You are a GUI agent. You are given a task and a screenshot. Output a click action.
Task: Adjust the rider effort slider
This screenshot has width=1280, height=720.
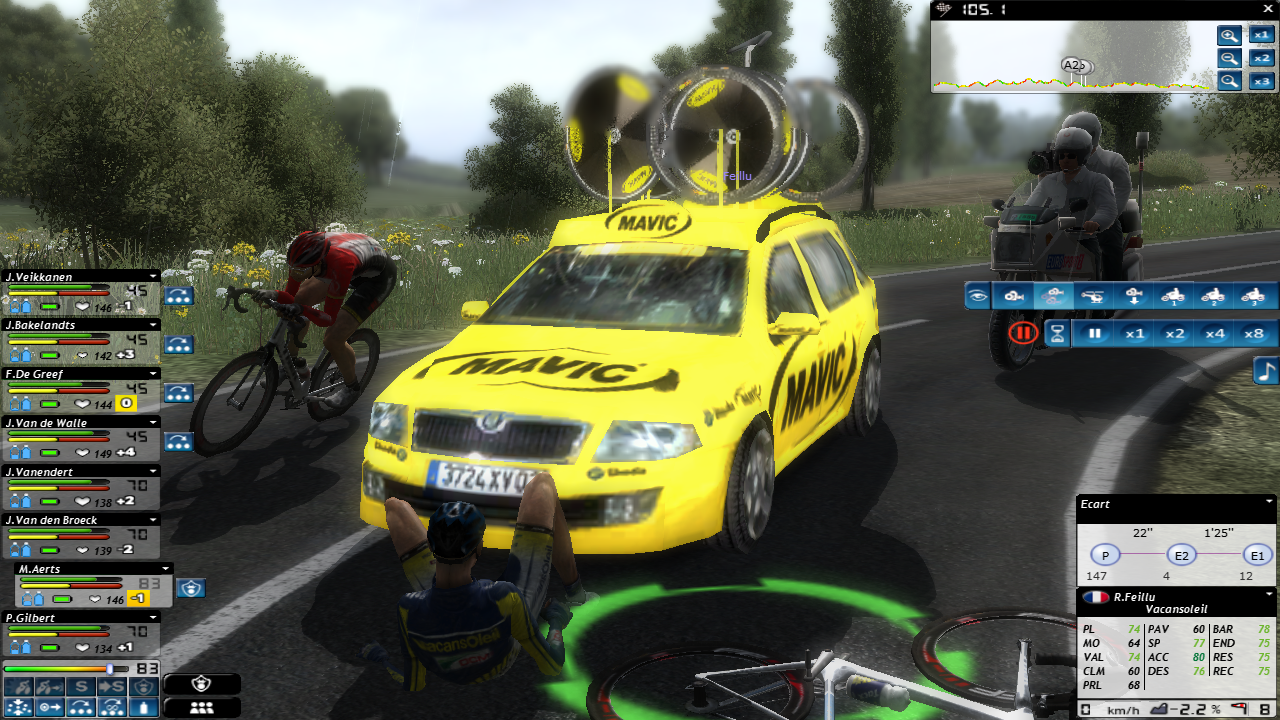109,668
